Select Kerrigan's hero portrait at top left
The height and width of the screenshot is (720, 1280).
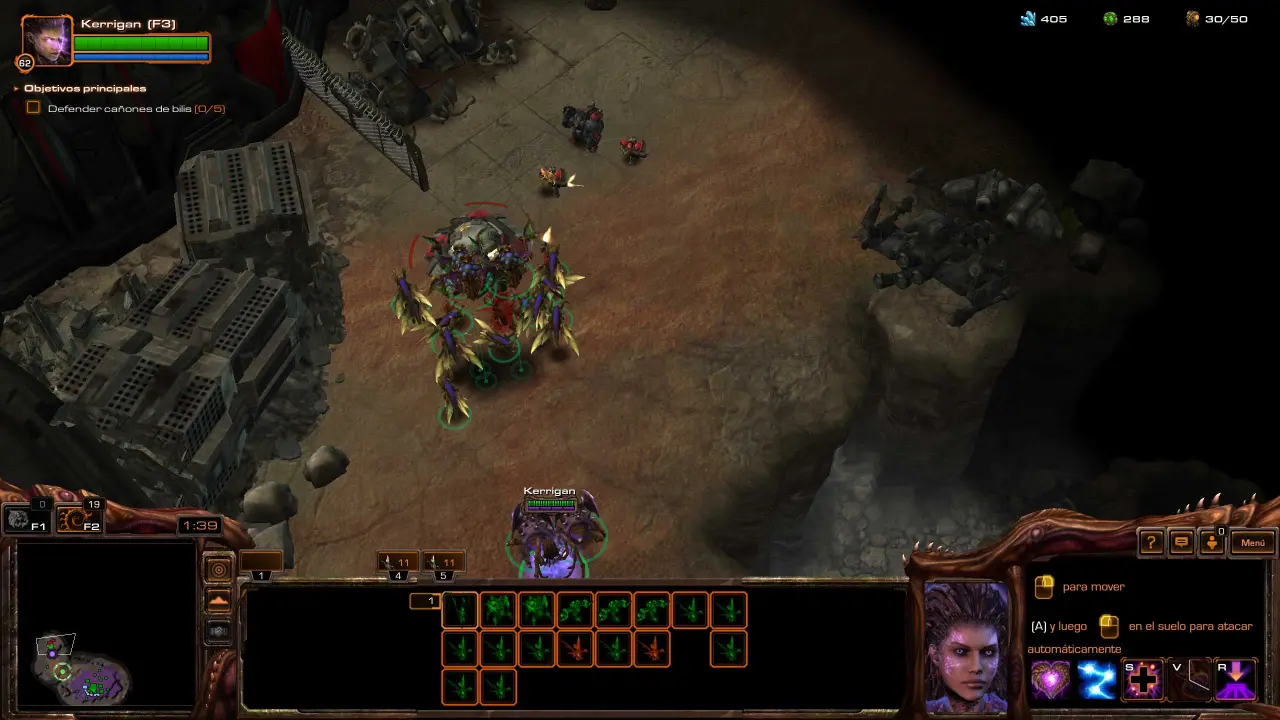pyautogui.click(x=47, y=41)
